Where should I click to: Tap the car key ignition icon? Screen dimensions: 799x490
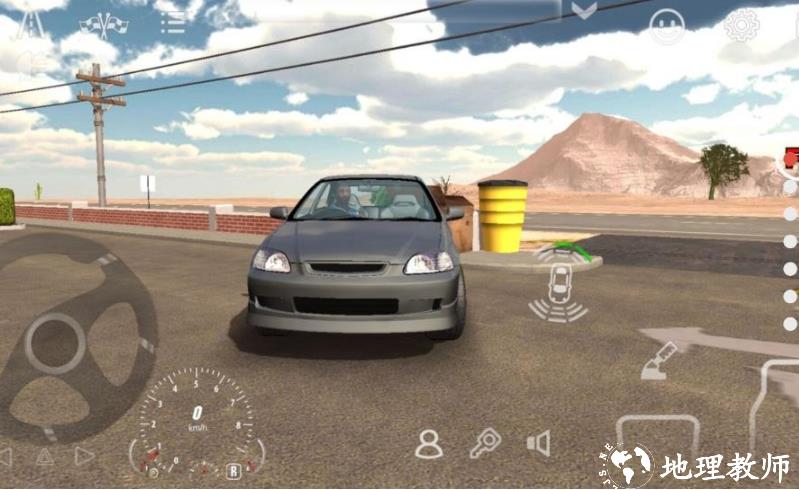(485, 442)
